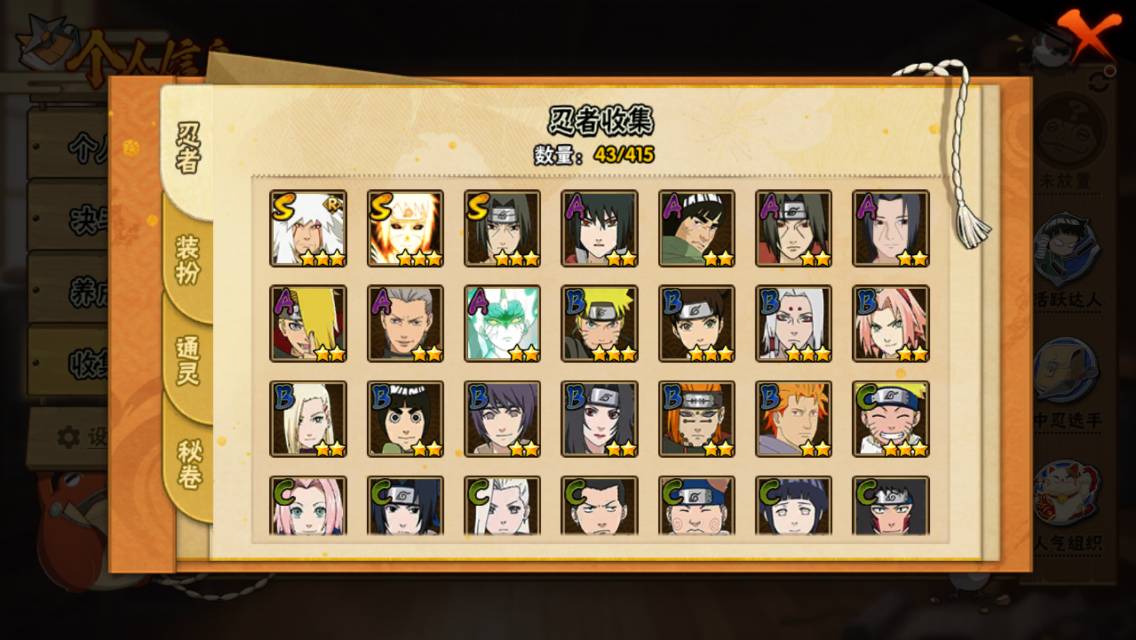Select S-rank white-haired Jiraiya portrait
Screen dimensions: 1136x640
308,228
